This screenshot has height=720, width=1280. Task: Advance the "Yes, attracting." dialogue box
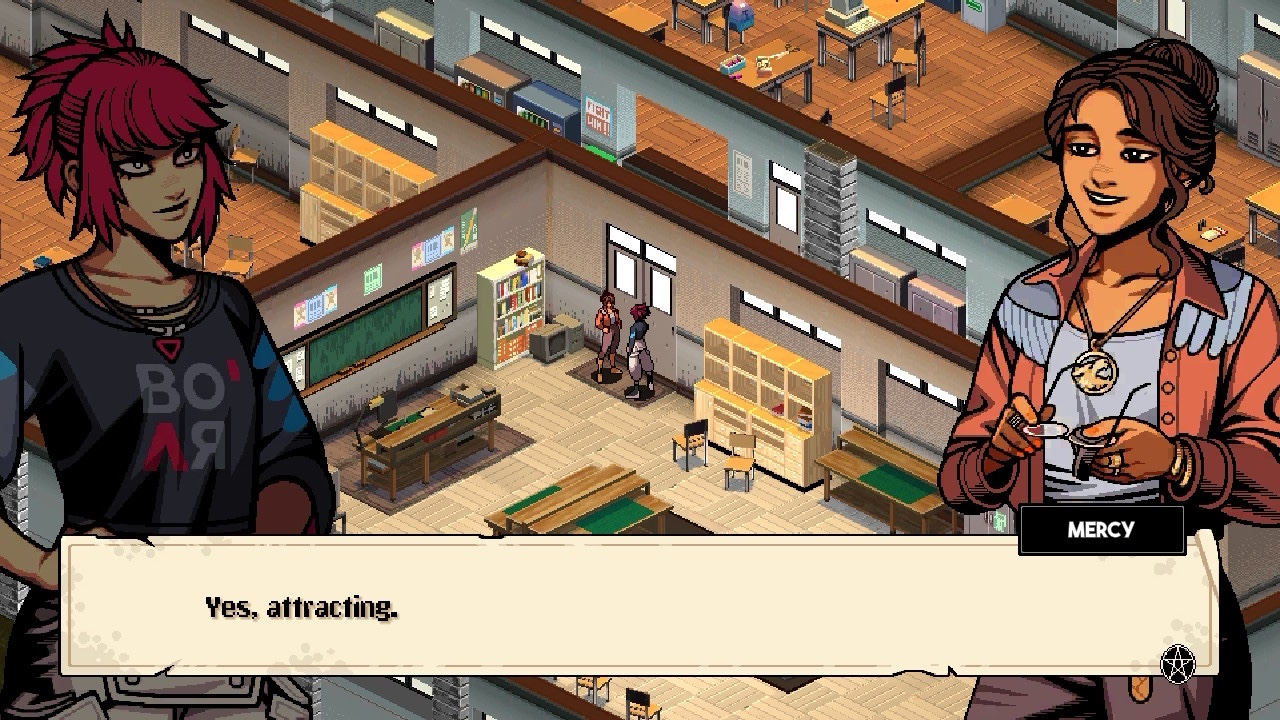tap(640, 607)
